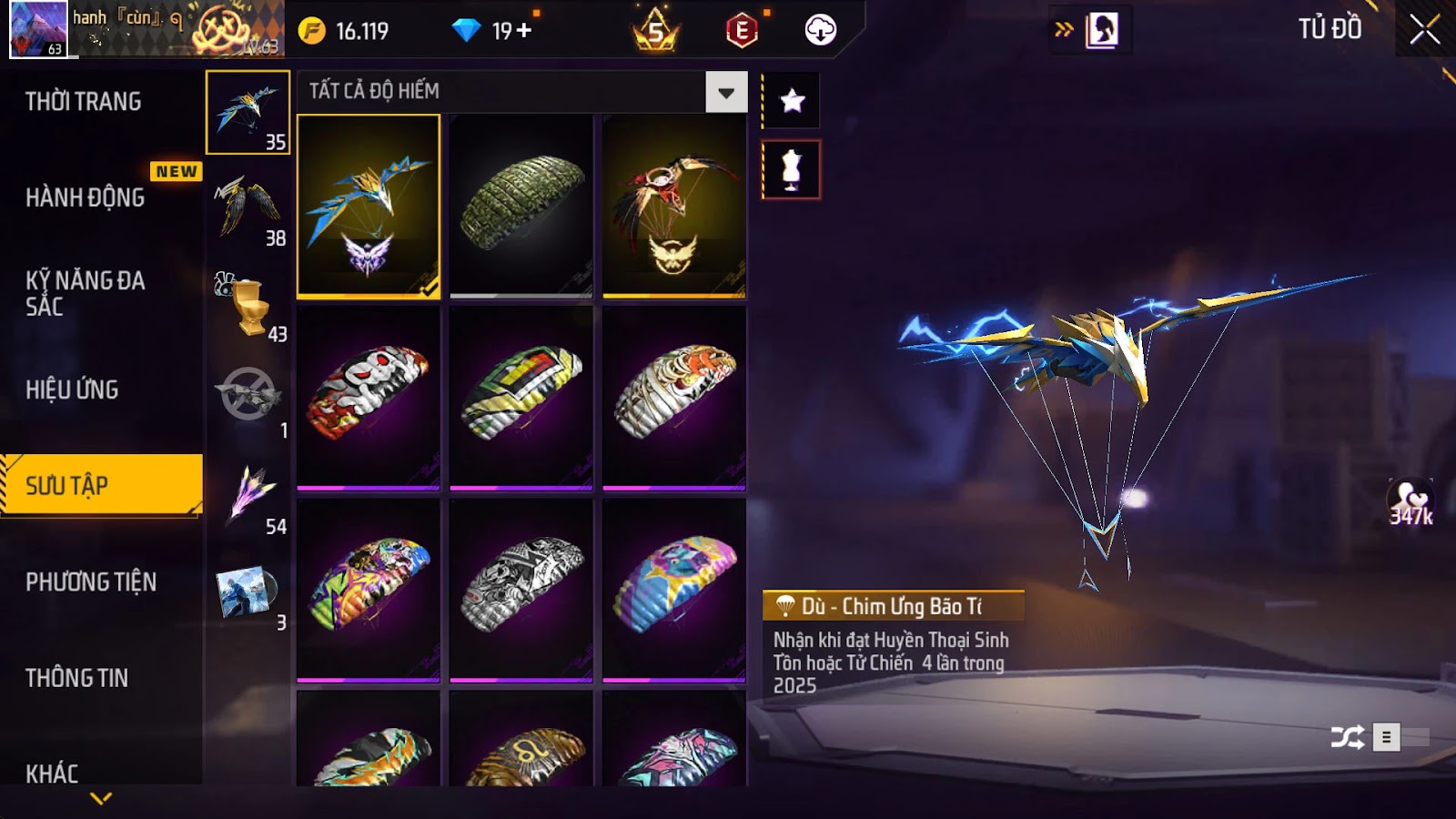Open the Tất Cả Độ Hiếm rarity dropdown
The height and width of the screenshot is (819, 1456).
(725, 92)
